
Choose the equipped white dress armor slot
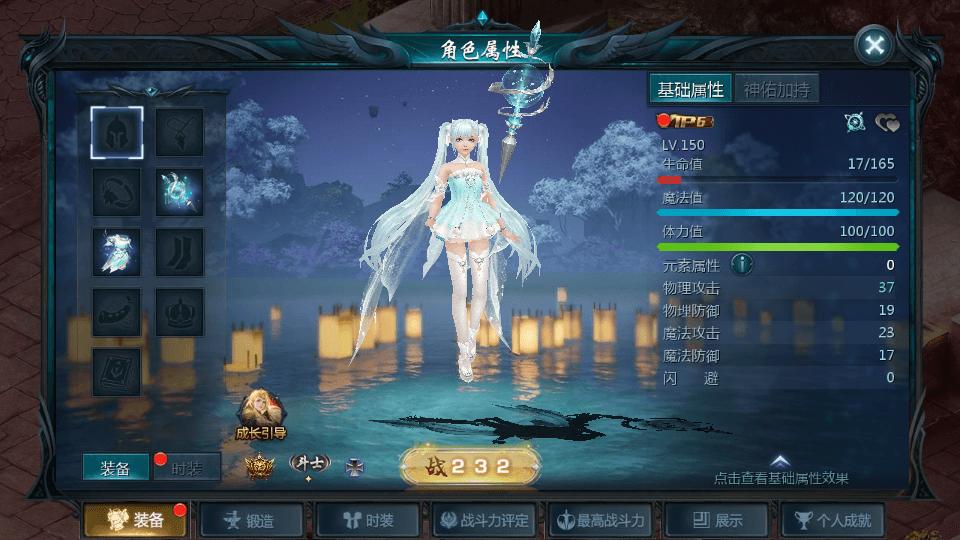(x=117, y=252)
